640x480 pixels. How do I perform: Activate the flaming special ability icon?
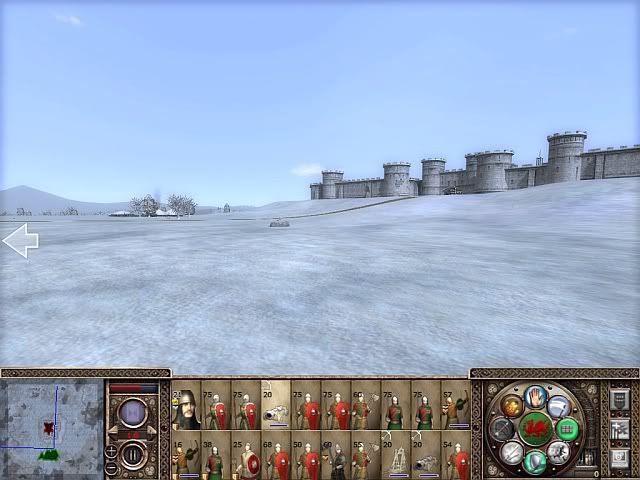point(512,405)
